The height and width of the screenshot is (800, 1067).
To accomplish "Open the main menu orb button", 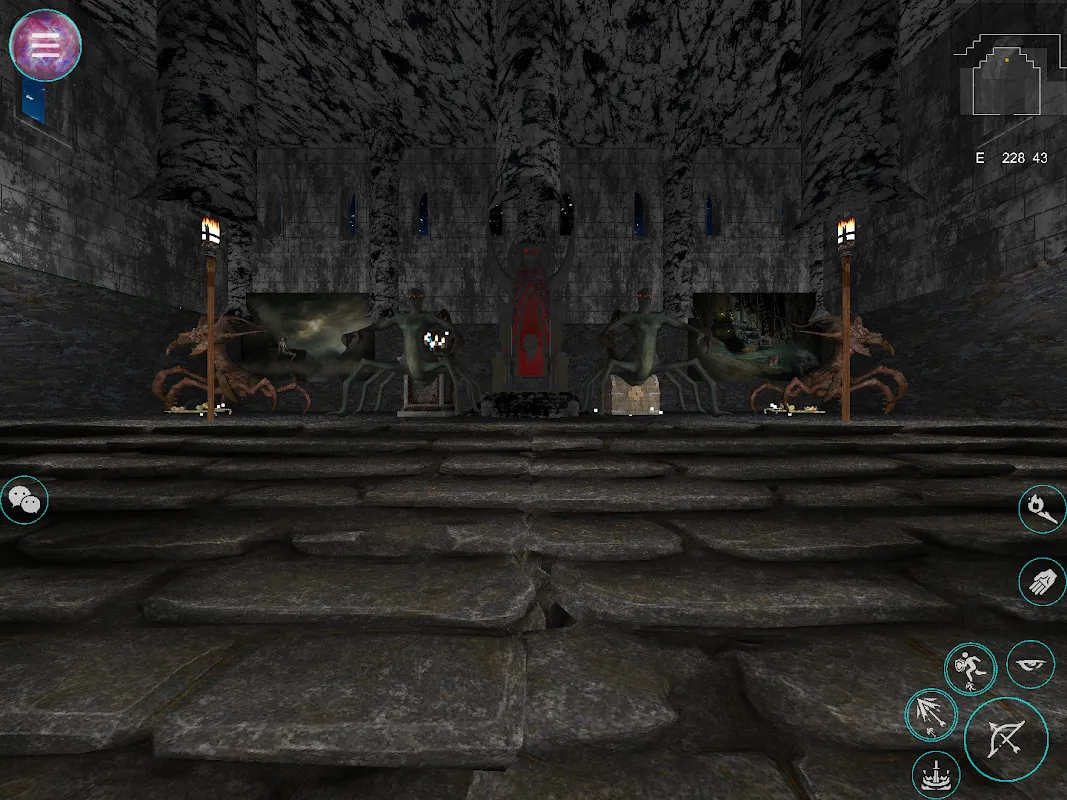I will 45,45.
